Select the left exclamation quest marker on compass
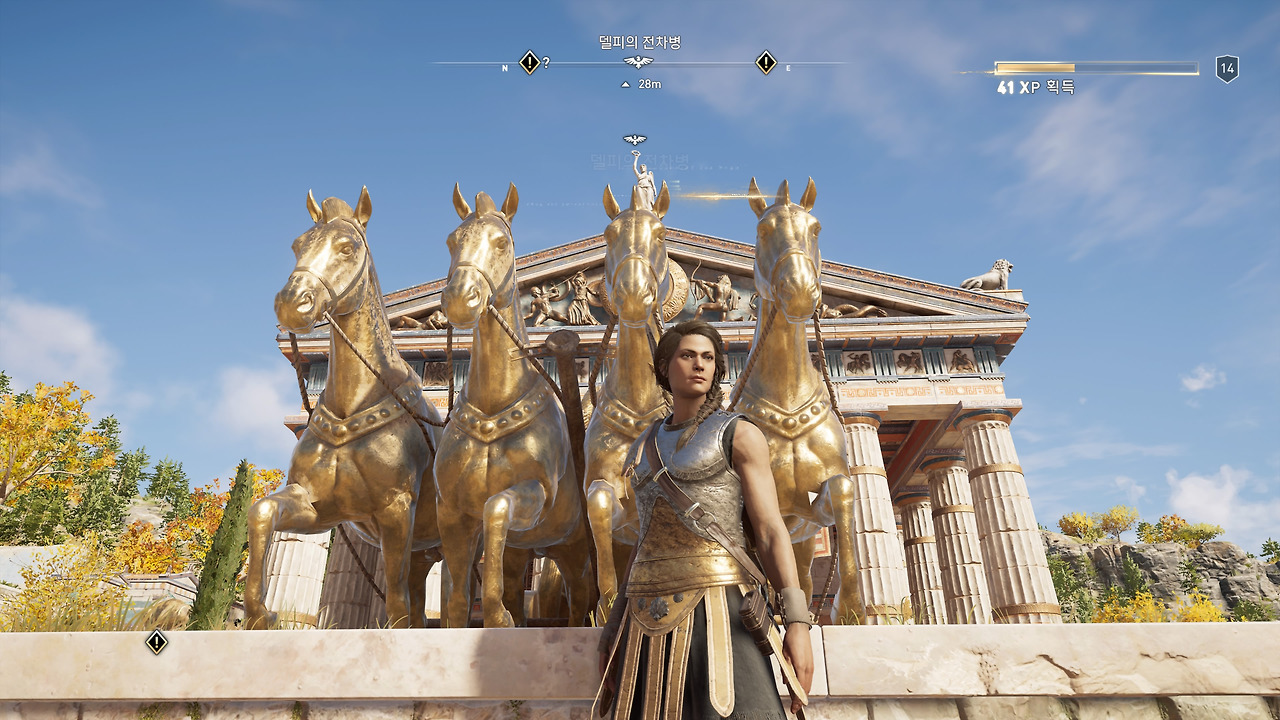Image resolution: width=1280 pixels, height=720 pixels. pyautogui.click(x=529, y=61)
